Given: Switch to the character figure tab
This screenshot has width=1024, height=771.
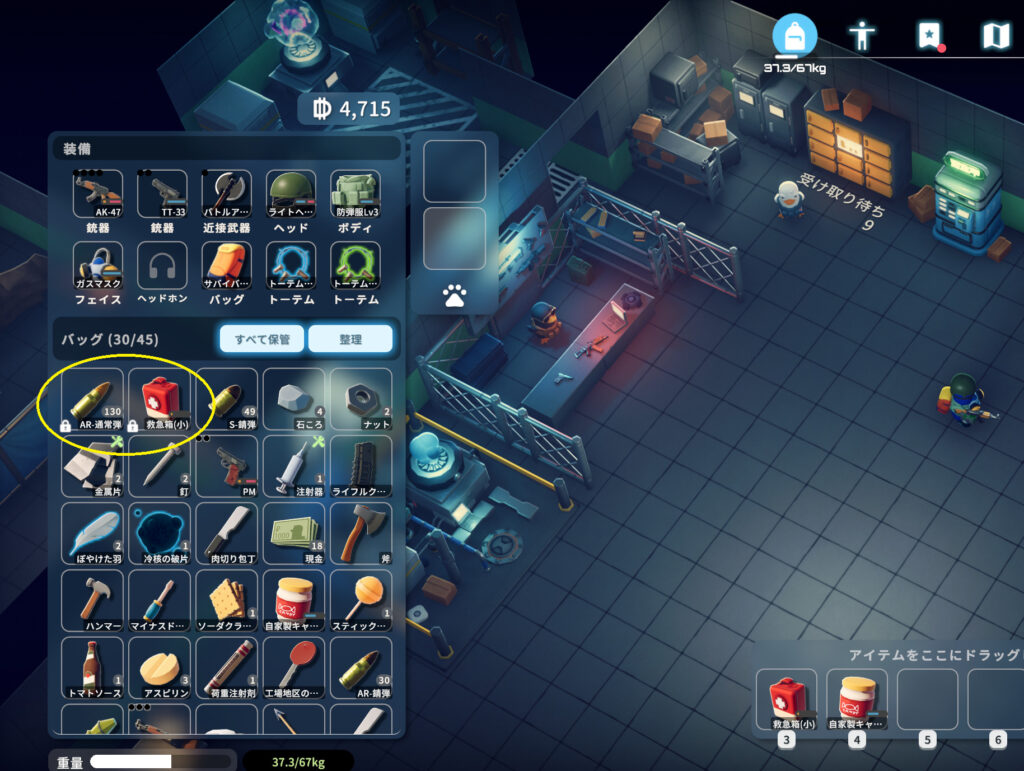Looking at the screenshot, I should coord(861,37).
